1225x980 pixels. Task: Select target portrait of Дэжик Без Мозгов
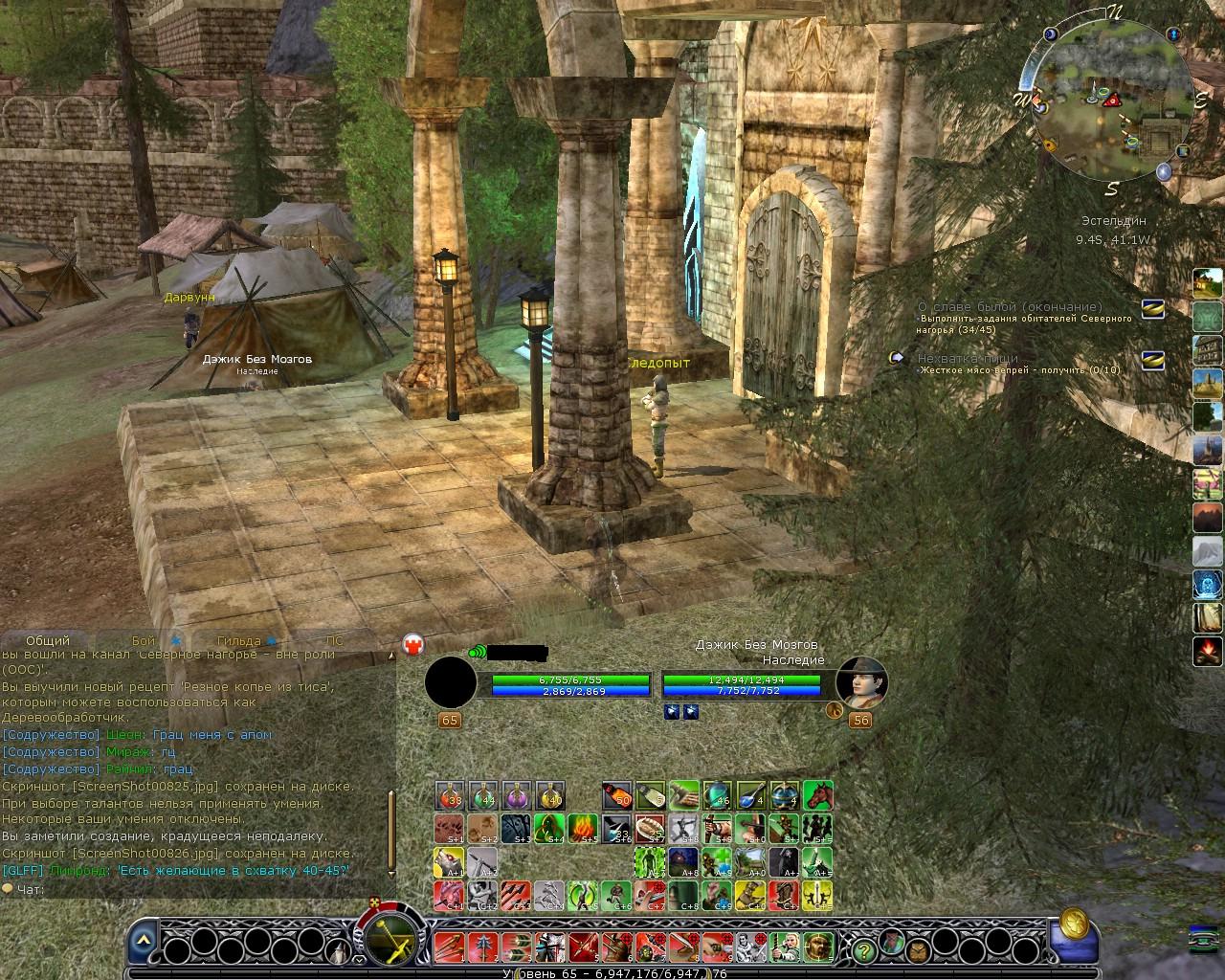[860, 681]
